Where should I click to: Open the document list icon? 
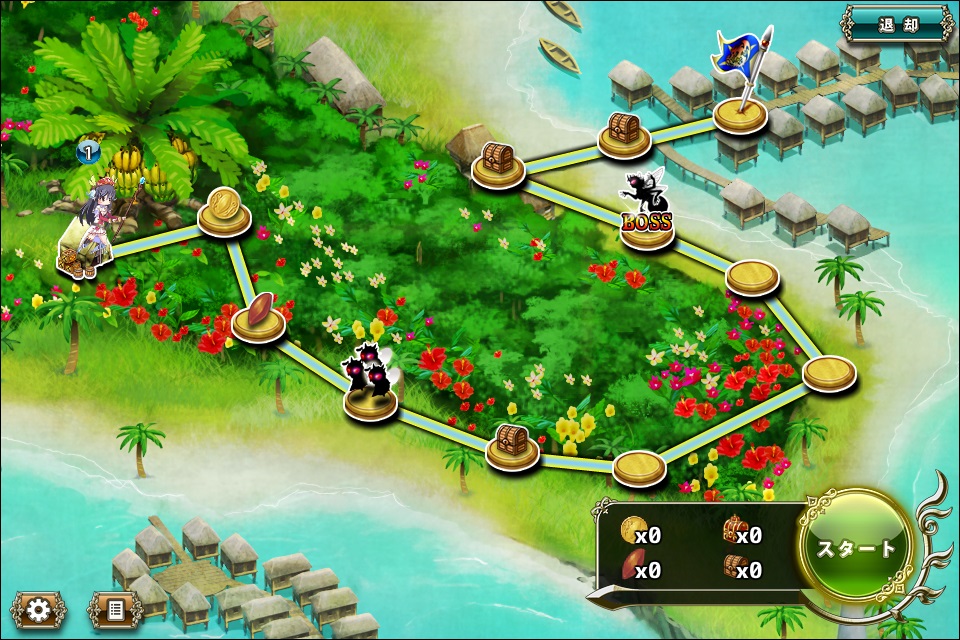pos(115,609)
